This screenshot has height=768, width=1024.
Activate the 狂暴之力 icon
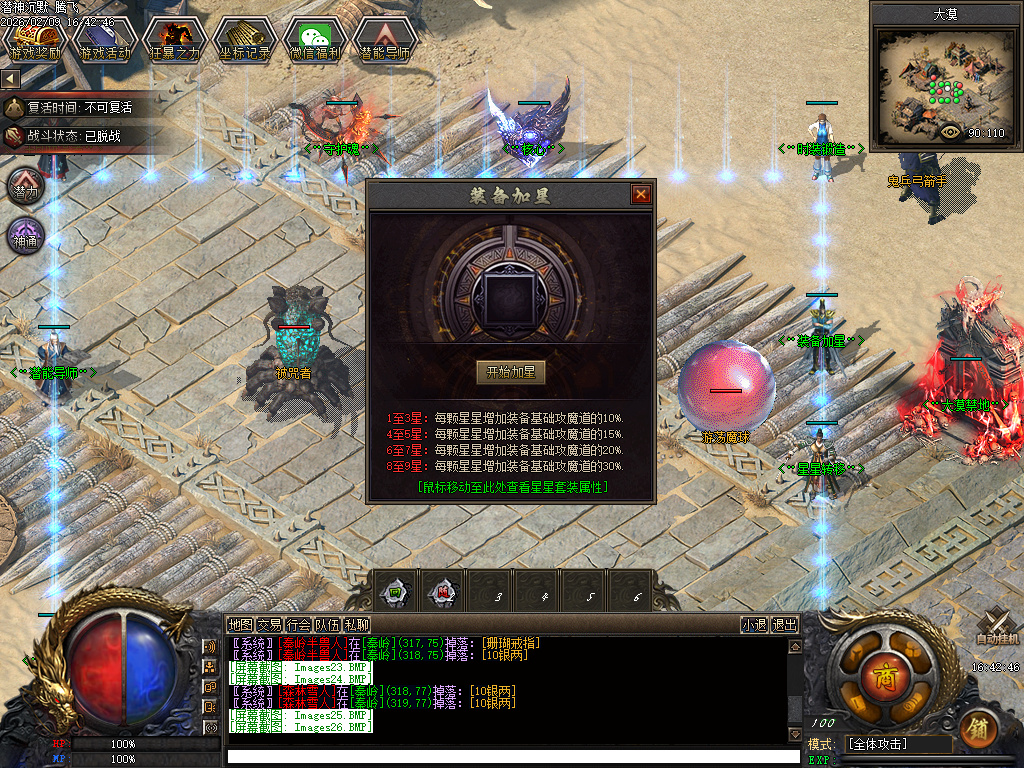click(x=175, y=40)
